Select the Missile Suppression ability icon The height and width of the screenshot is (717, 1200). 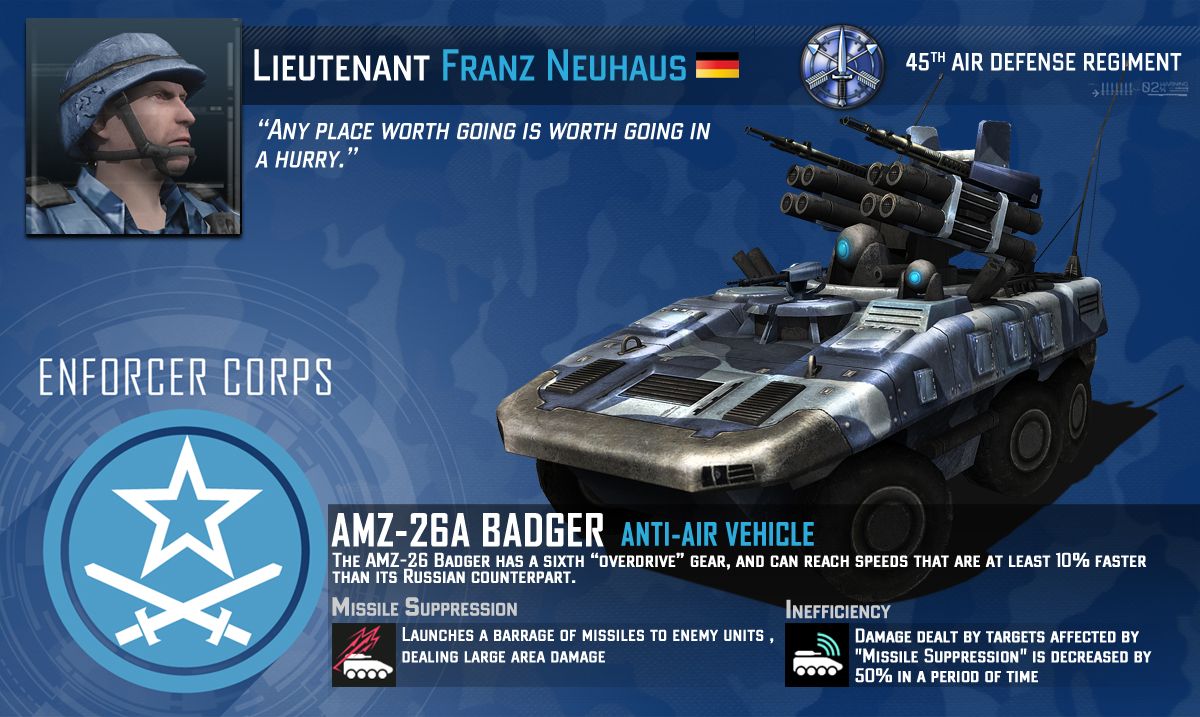pos(364,655)
